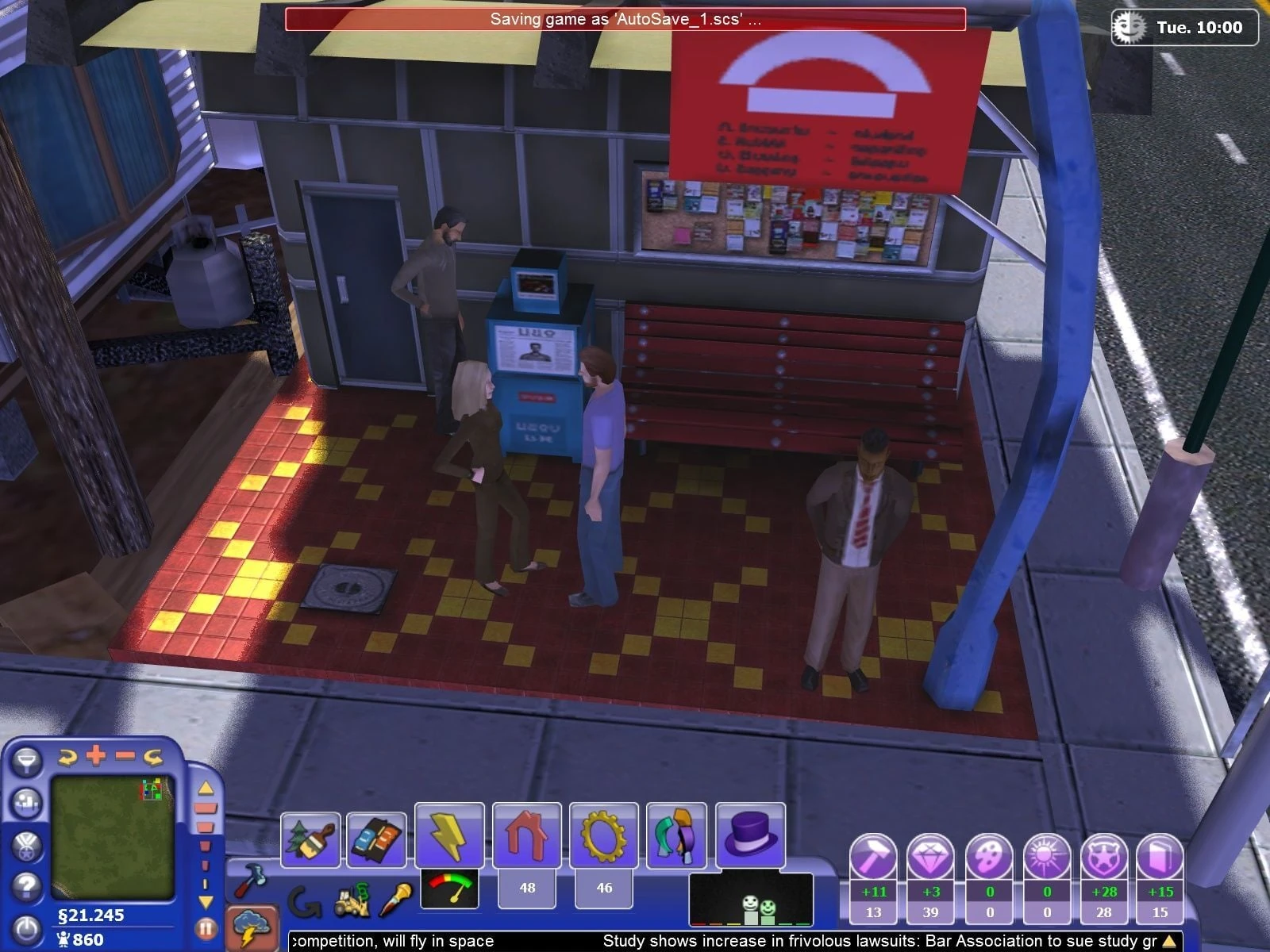Select the cars and roads build category
1270x952 pixels.
pyautogui.click(x=376, y=839)
